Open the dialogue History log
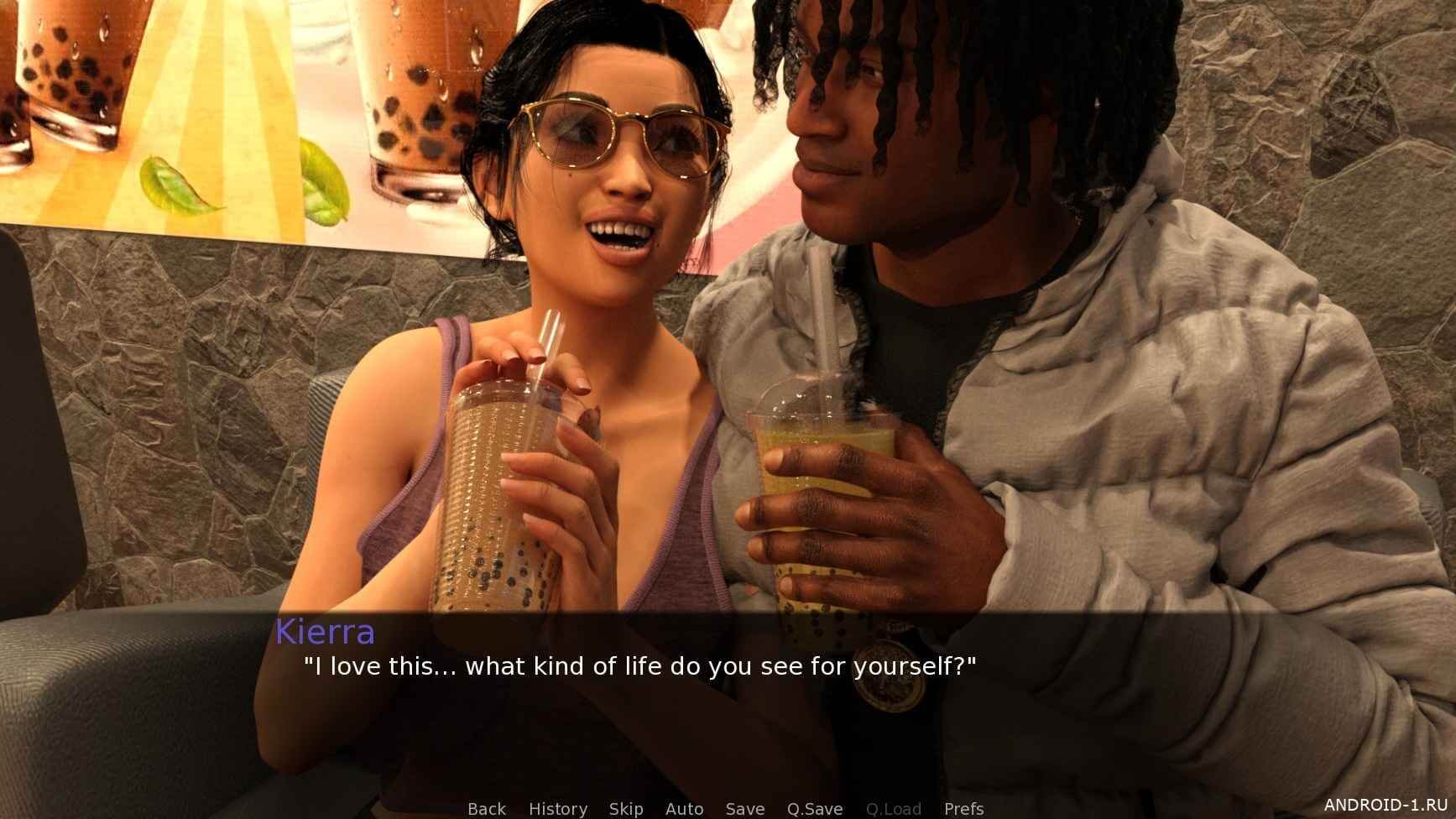Screen dimensions: 1456x819 [558, 809]
